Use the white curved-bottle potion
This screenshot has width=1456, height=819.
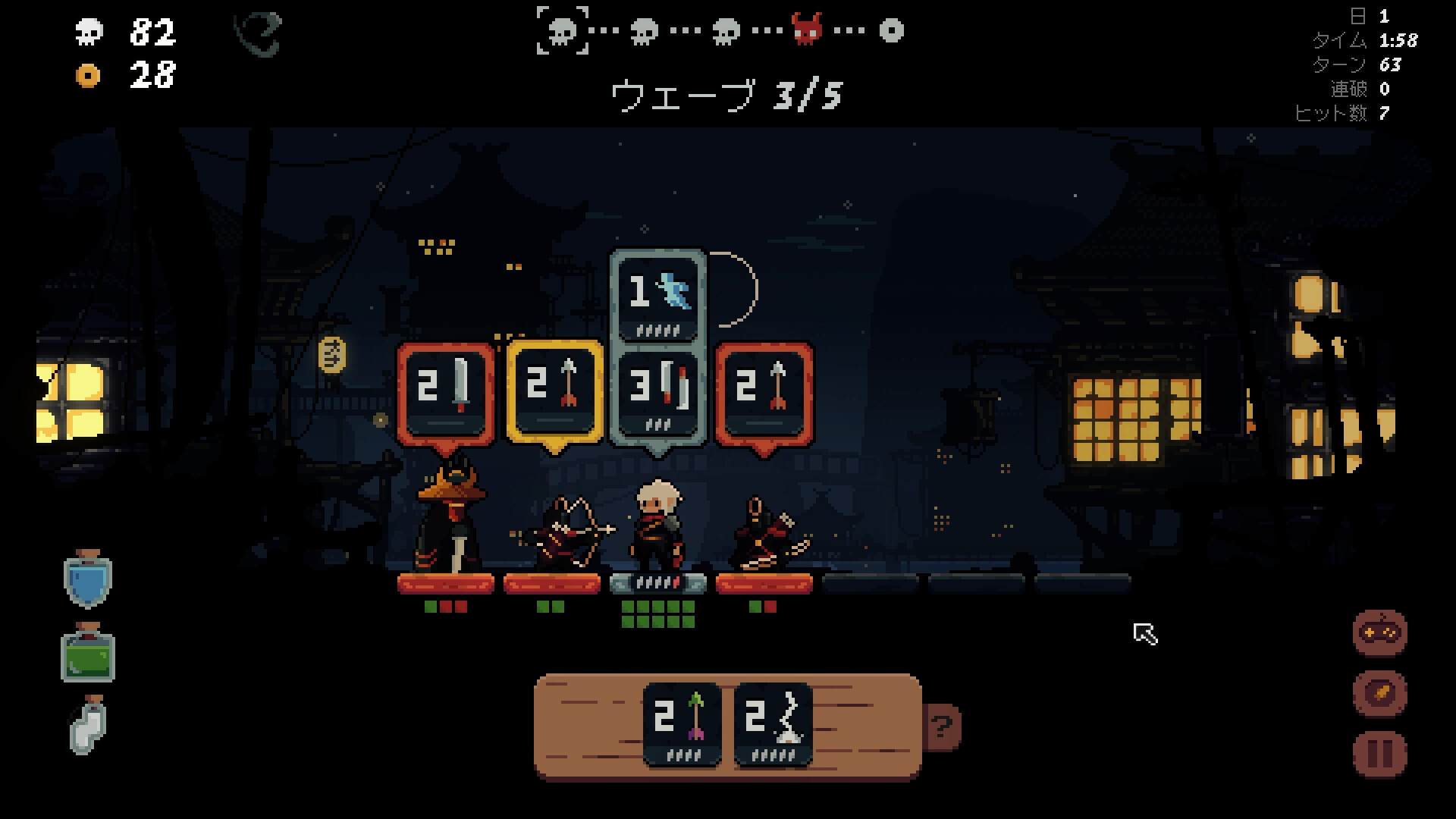point(88,725)
